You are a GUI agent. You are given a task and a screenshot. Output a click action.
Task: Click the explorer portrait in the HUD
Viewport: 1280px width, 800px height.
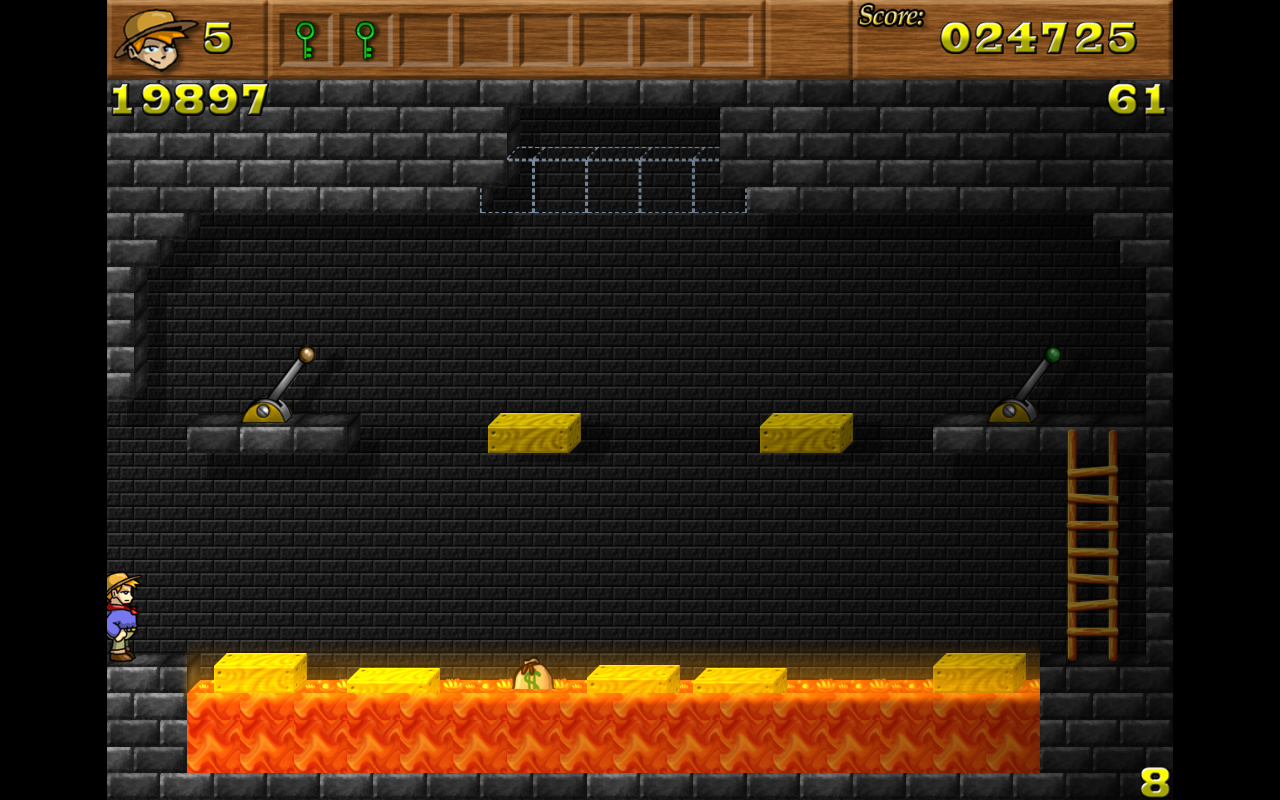[x=155, y=40]
